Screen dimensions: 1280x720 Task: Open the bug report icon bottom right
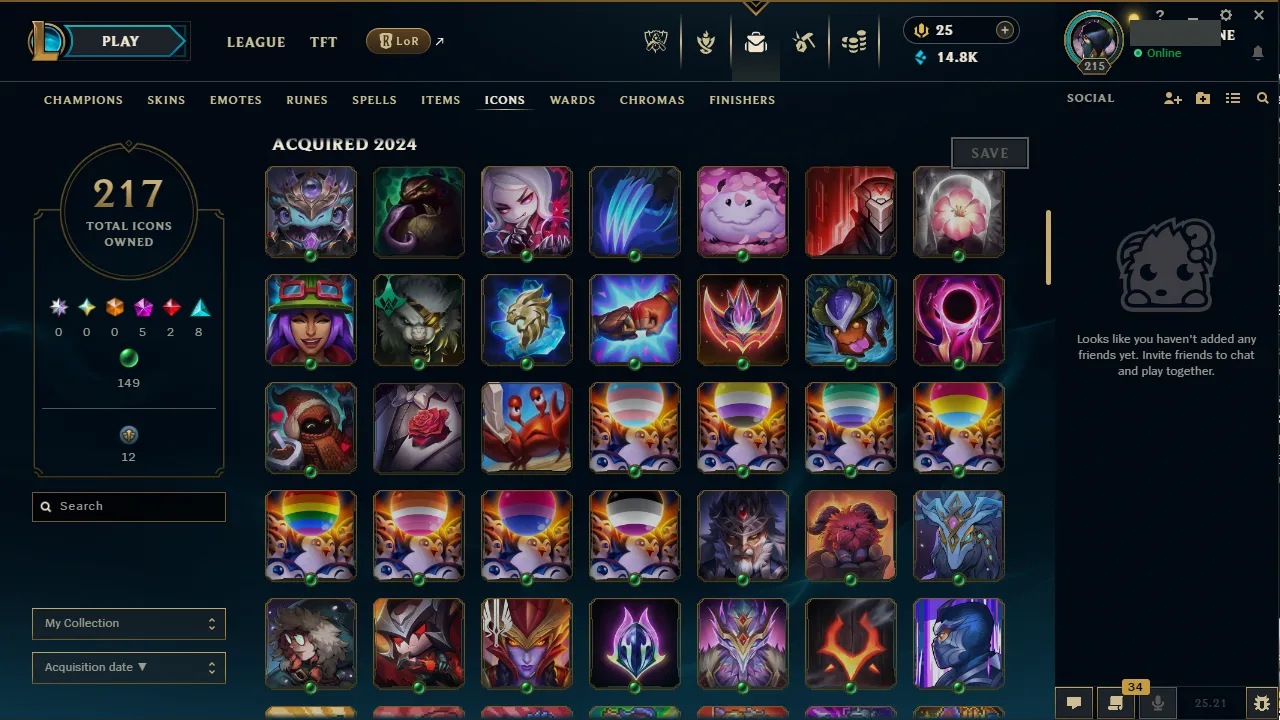tap(1261, 702)
